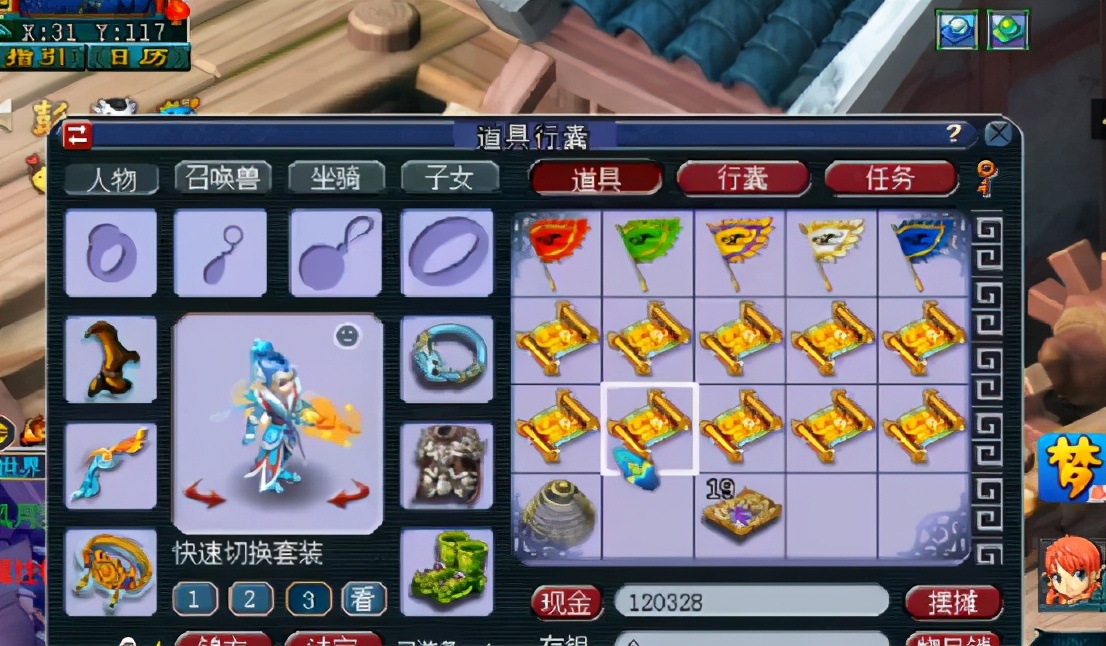Click the 看 view button
The image size is (1106, 646).
click(364, 599)
